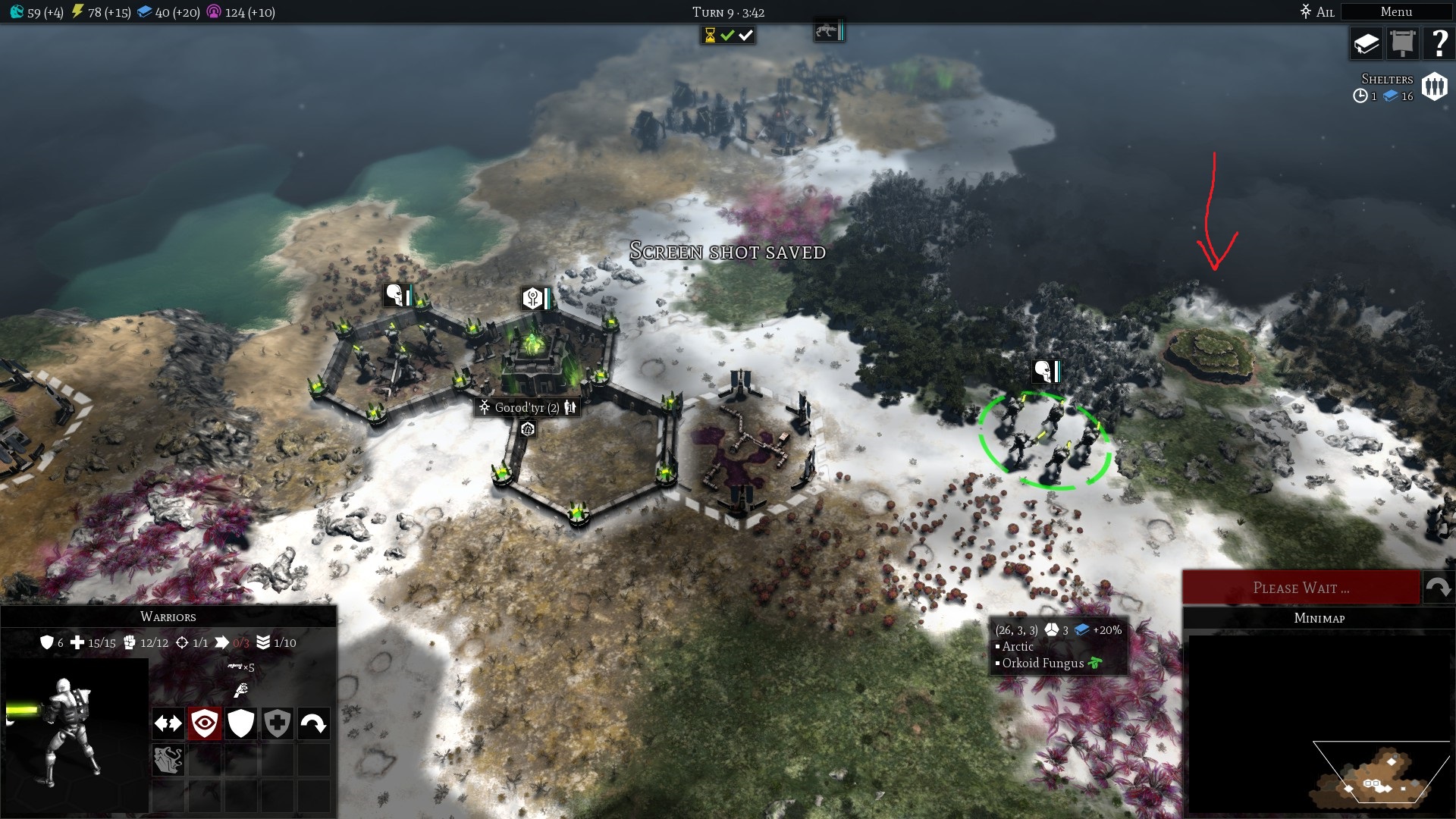Click the undo action arrow in unit panel
Viewport: 1456px width, 819px height.
click(x=315, y=723)
